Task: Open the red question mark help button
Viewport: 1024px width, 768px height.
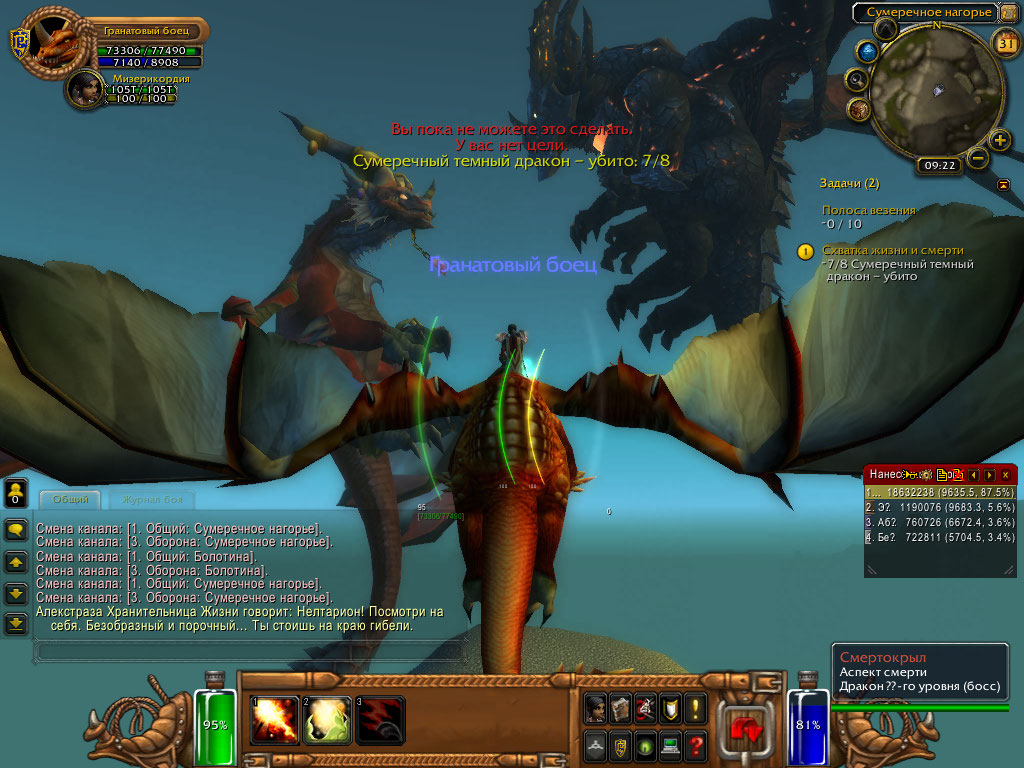Action: [695, 744]
